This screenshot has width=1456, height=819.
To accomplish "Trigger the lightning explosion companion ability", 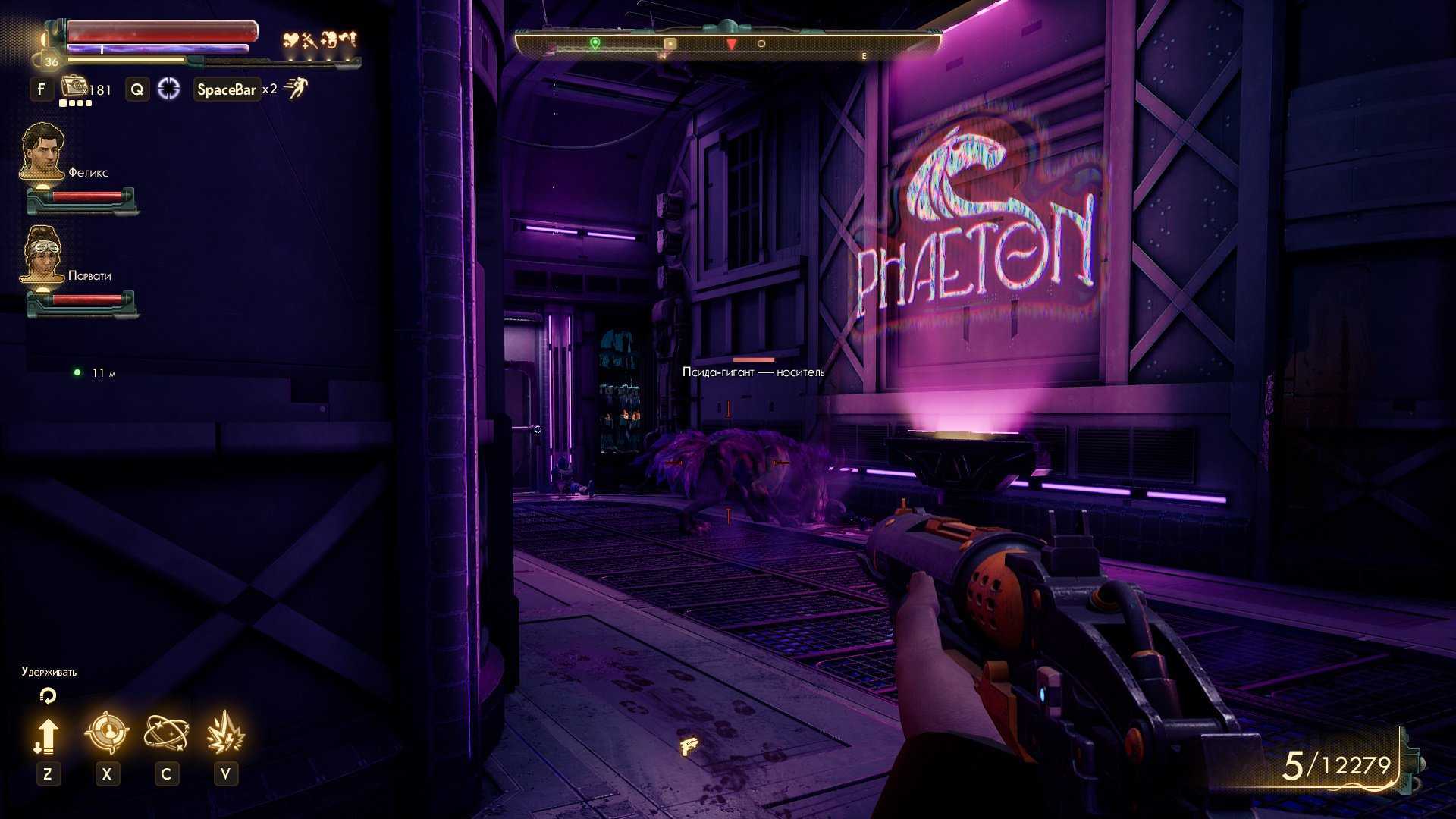I will (225, 733).
